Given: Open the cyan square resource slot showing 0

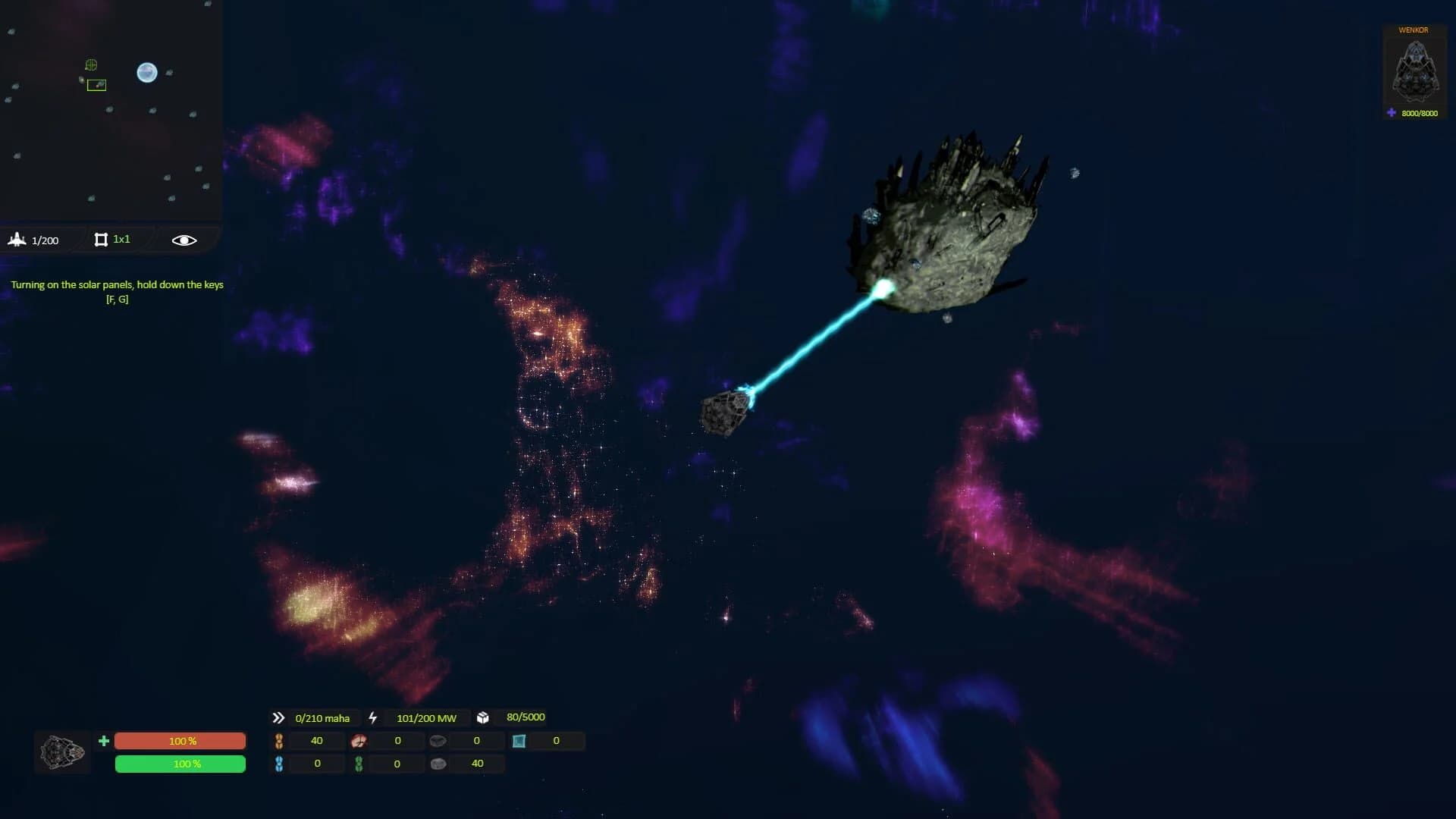Looking at the screenshot, I should (519, 741).
